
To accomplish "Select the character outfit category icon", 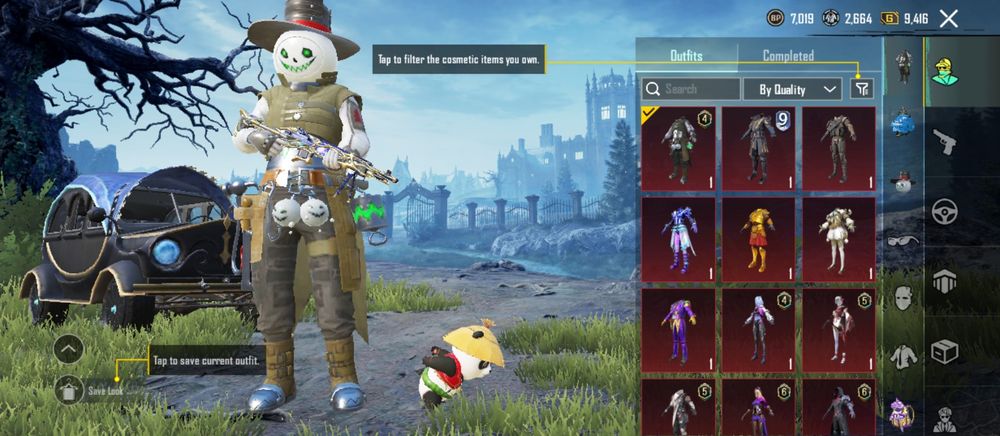I will pyautogui.click(x=944, y=72).
